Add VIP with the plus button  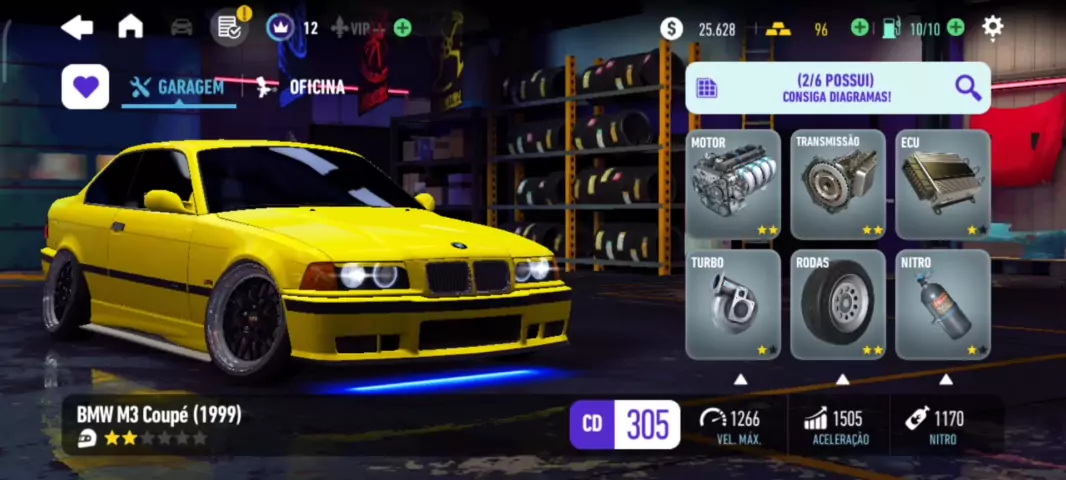pyautogui.click(x=402, y=28)
